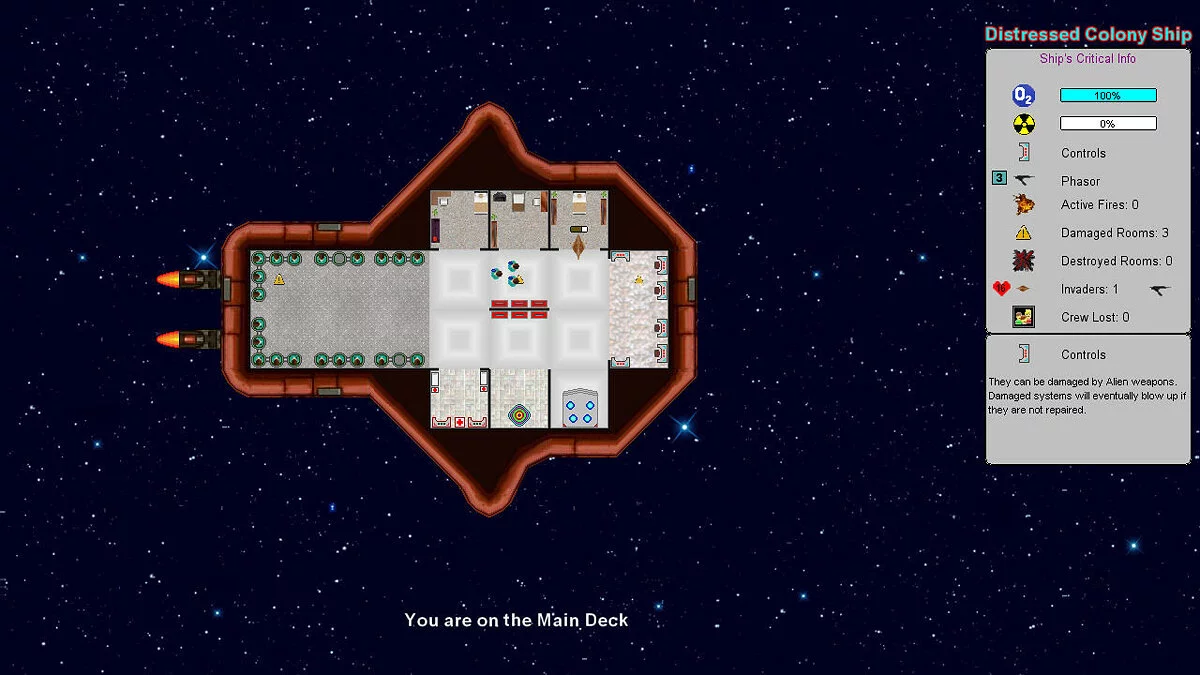Check the Destroyed Rooms entry

[1116, 261]
